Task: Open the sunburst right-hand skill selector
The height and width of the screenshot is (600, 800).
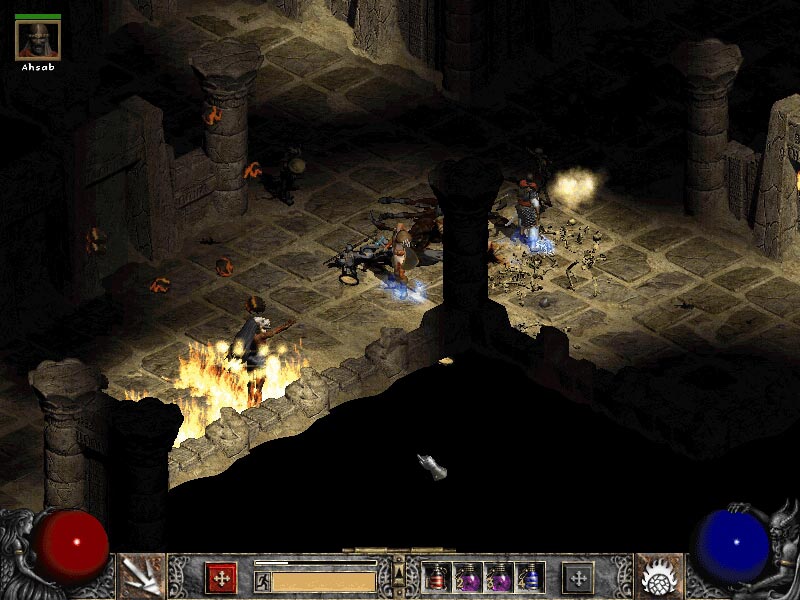Action: pyautogui.click(x=658, y=577)
